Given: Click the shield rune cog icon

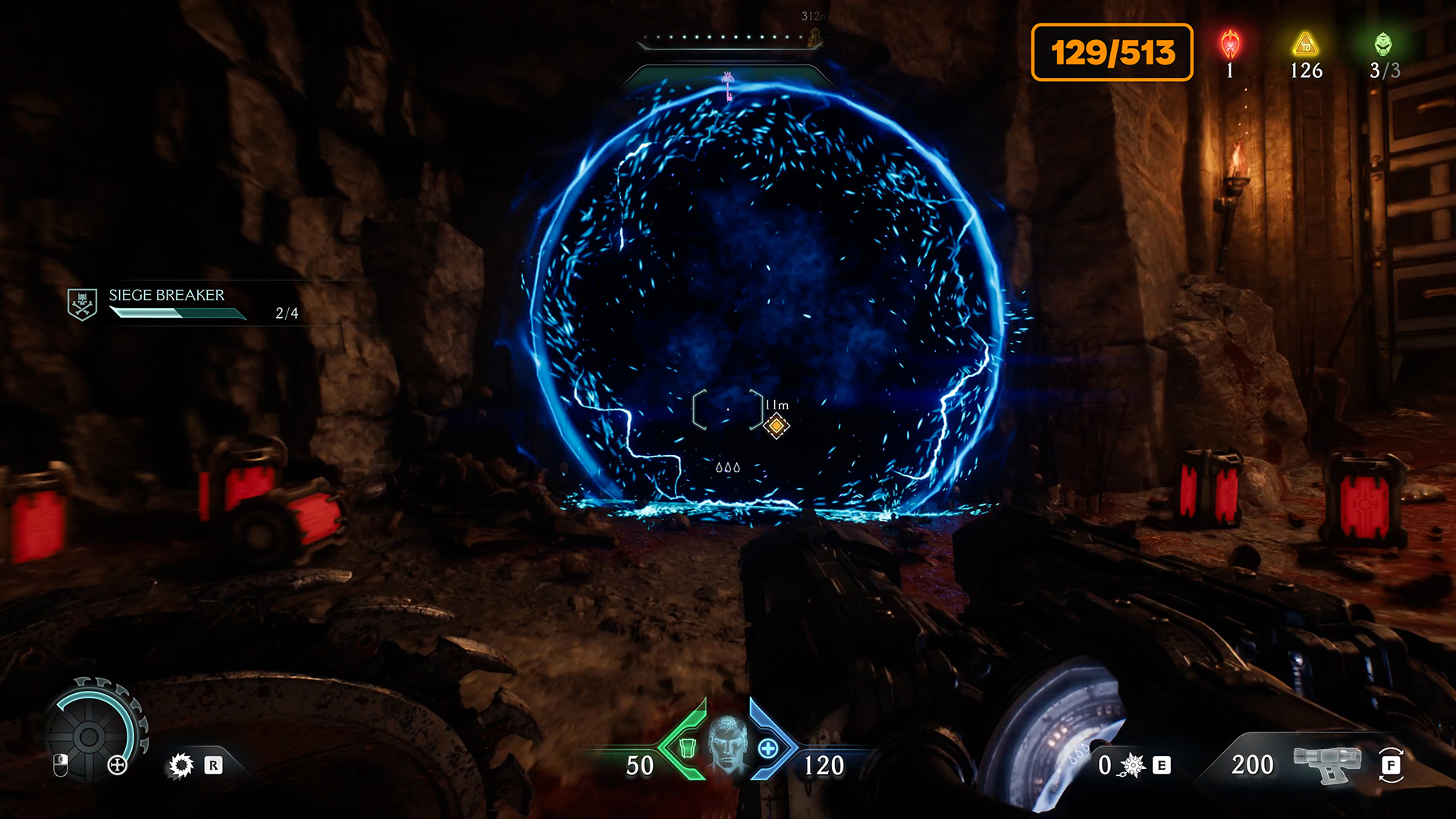Looking at the screenshot, I should (x=181, y=765).
